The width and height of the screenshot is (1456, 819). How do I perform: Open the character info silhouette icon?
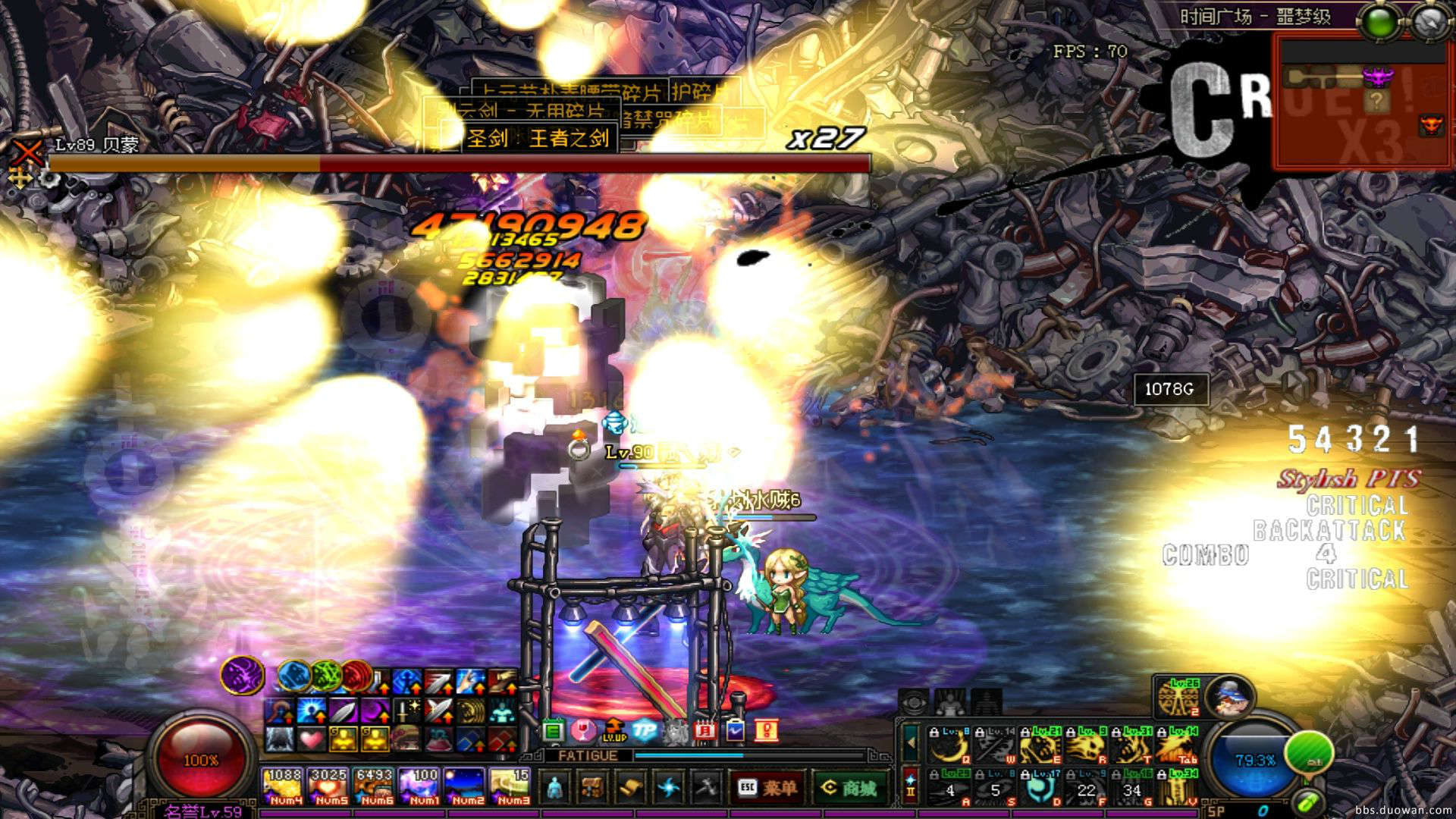(555, 788)
